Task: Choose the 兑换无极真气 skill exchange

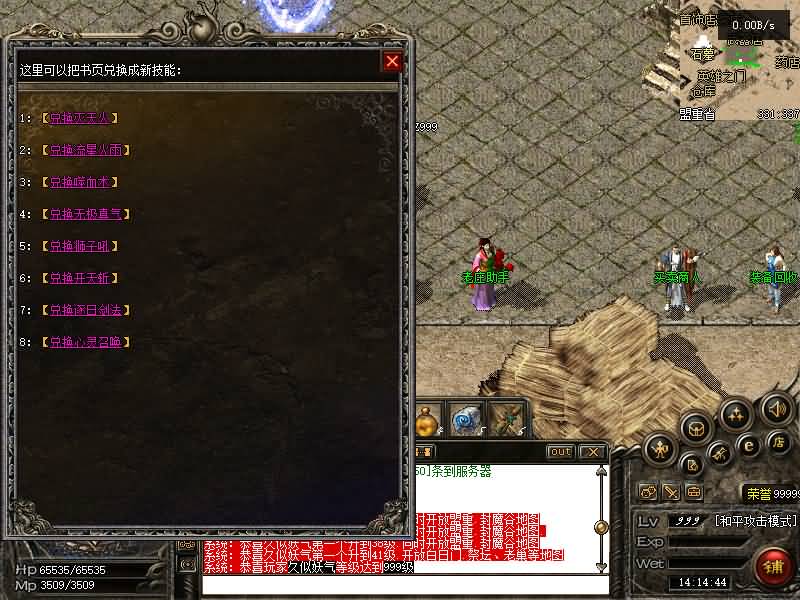Action: pyautogui.click(x=87, y=214)
